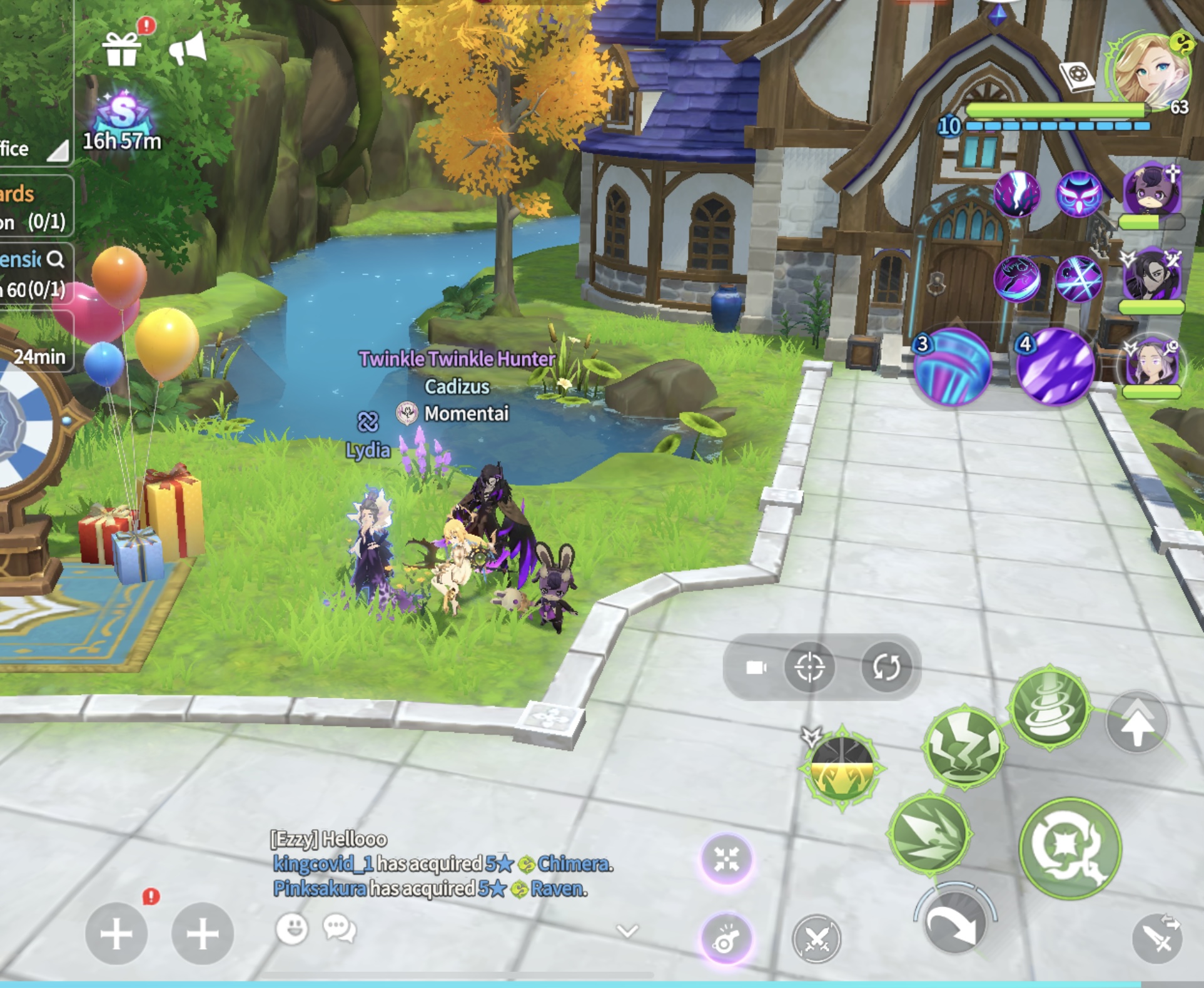Activate the green lightning strike skill
Screen dimensions: 1204x988
(x=964, y=746)
